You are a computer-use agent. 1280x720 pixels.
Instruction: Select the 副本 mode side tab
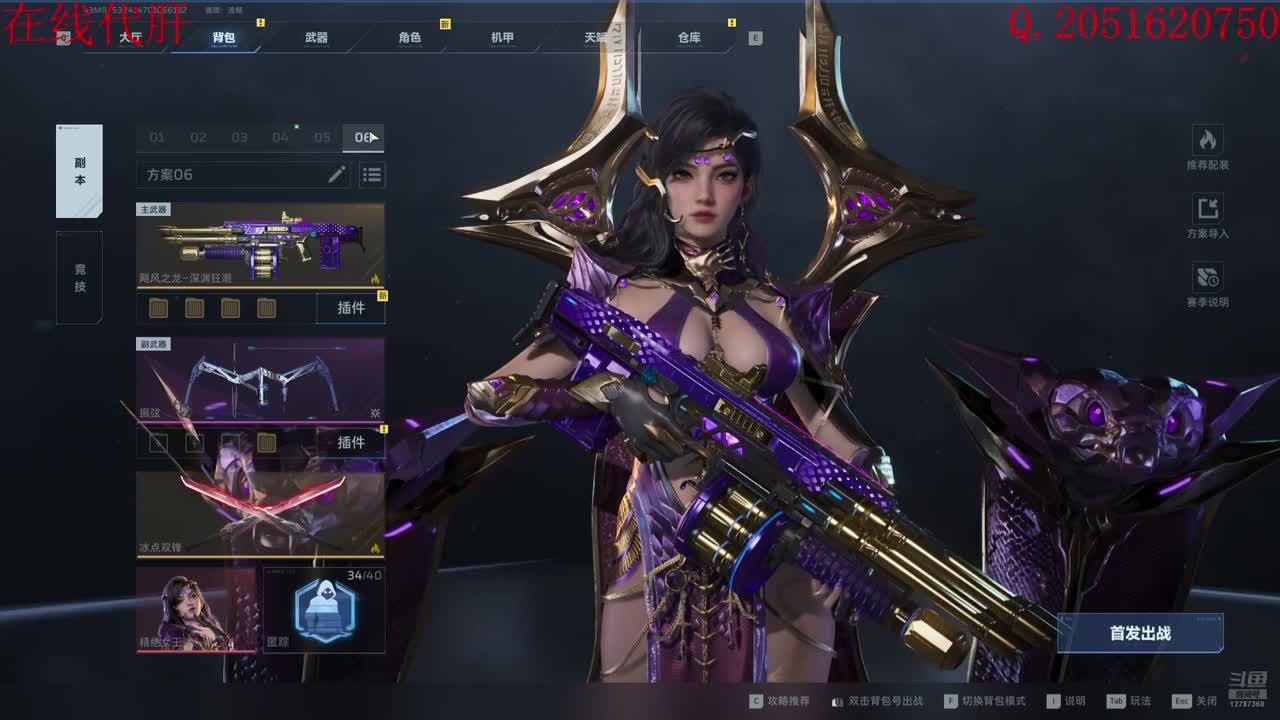[79, 171]
